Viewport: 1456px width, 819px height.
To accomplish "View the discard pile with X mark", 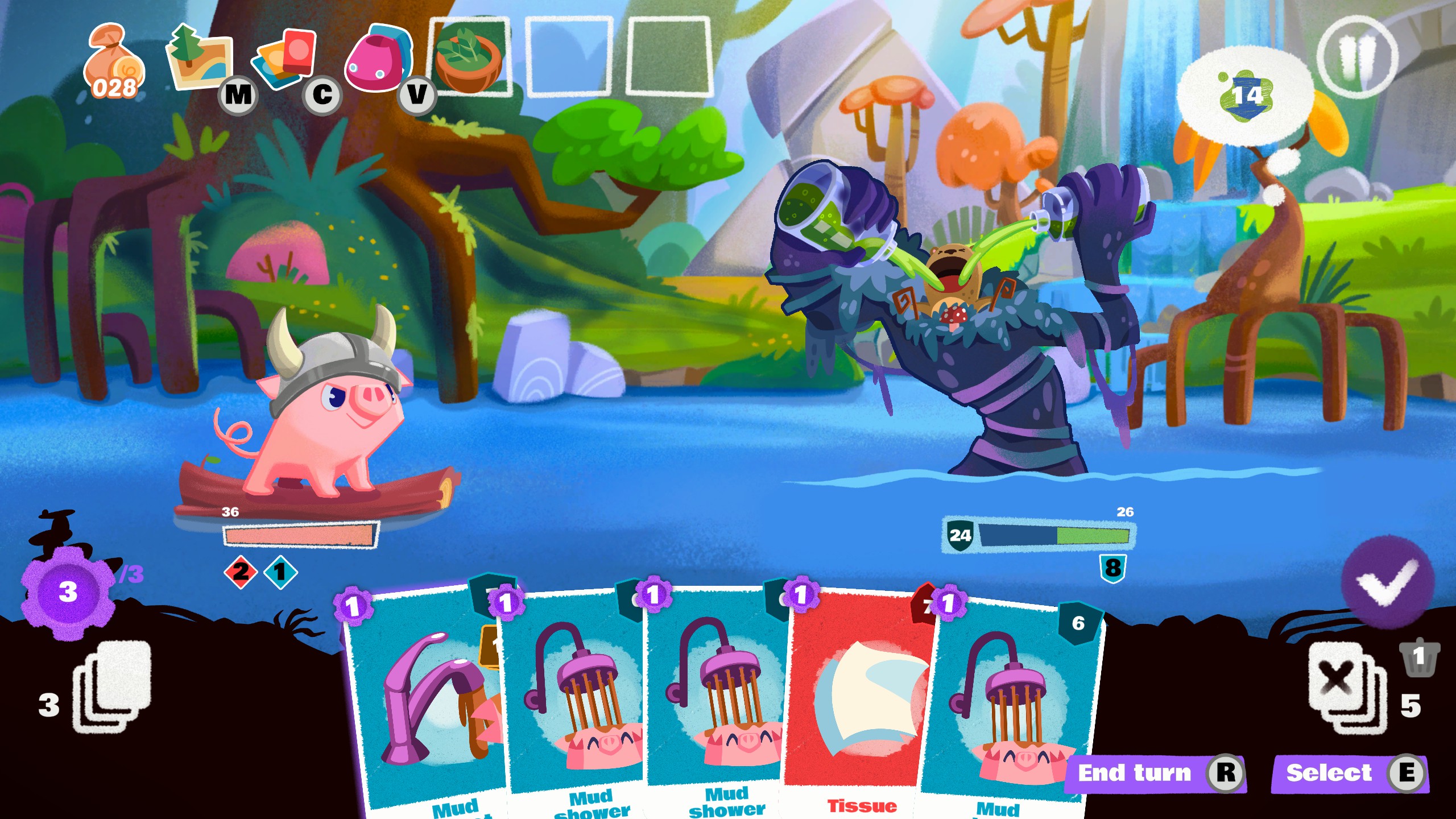I will click(x=1345, y=687).
